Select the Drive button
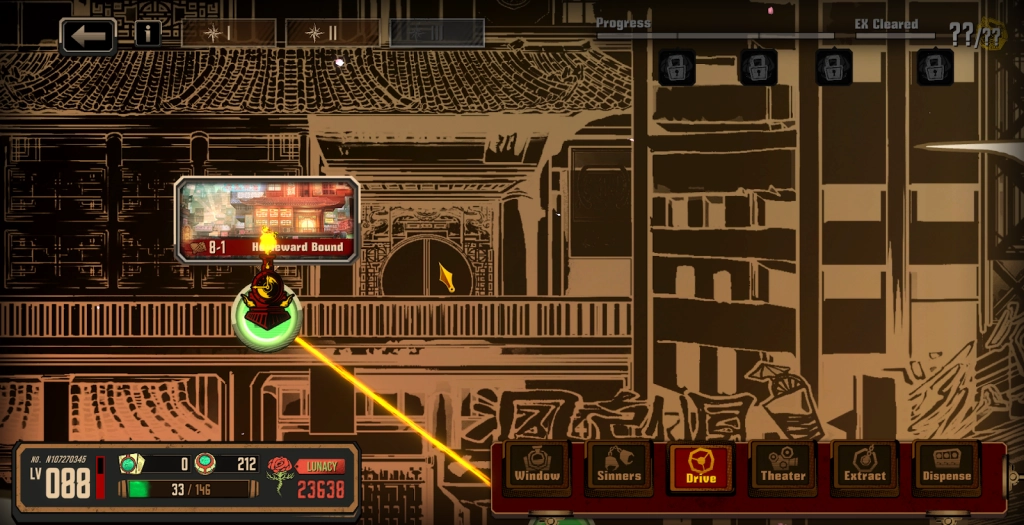The image size is (1024, 525). 700,467
